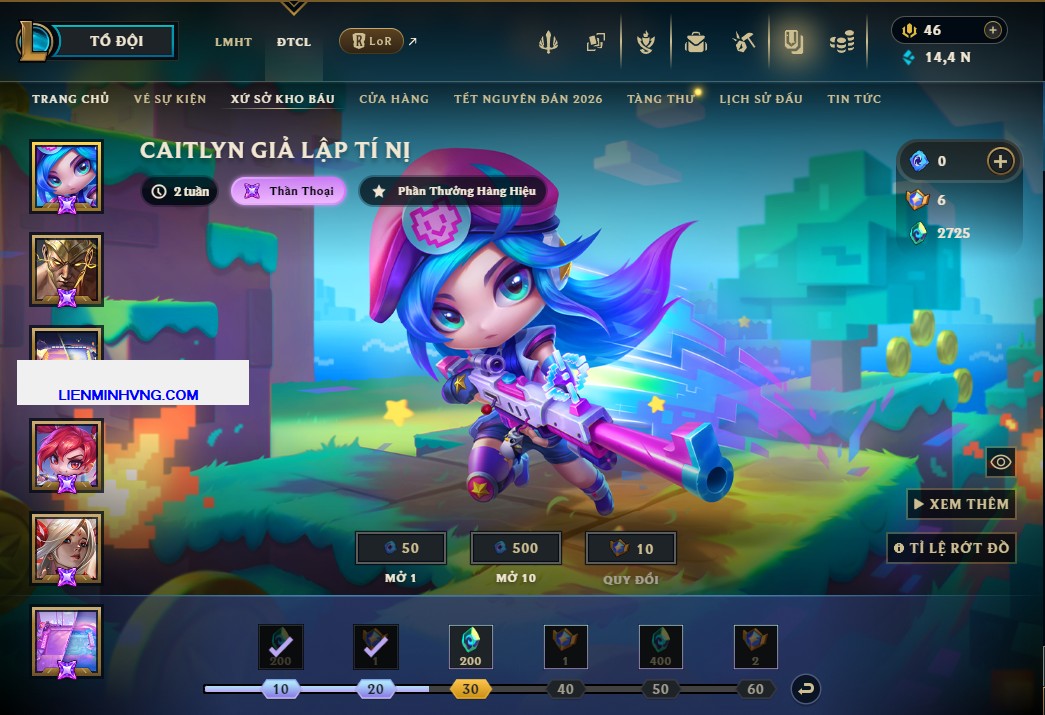Select the golden masked champion thumbnail
This screenshot has height=715, width=1045.
coord(67,269)
